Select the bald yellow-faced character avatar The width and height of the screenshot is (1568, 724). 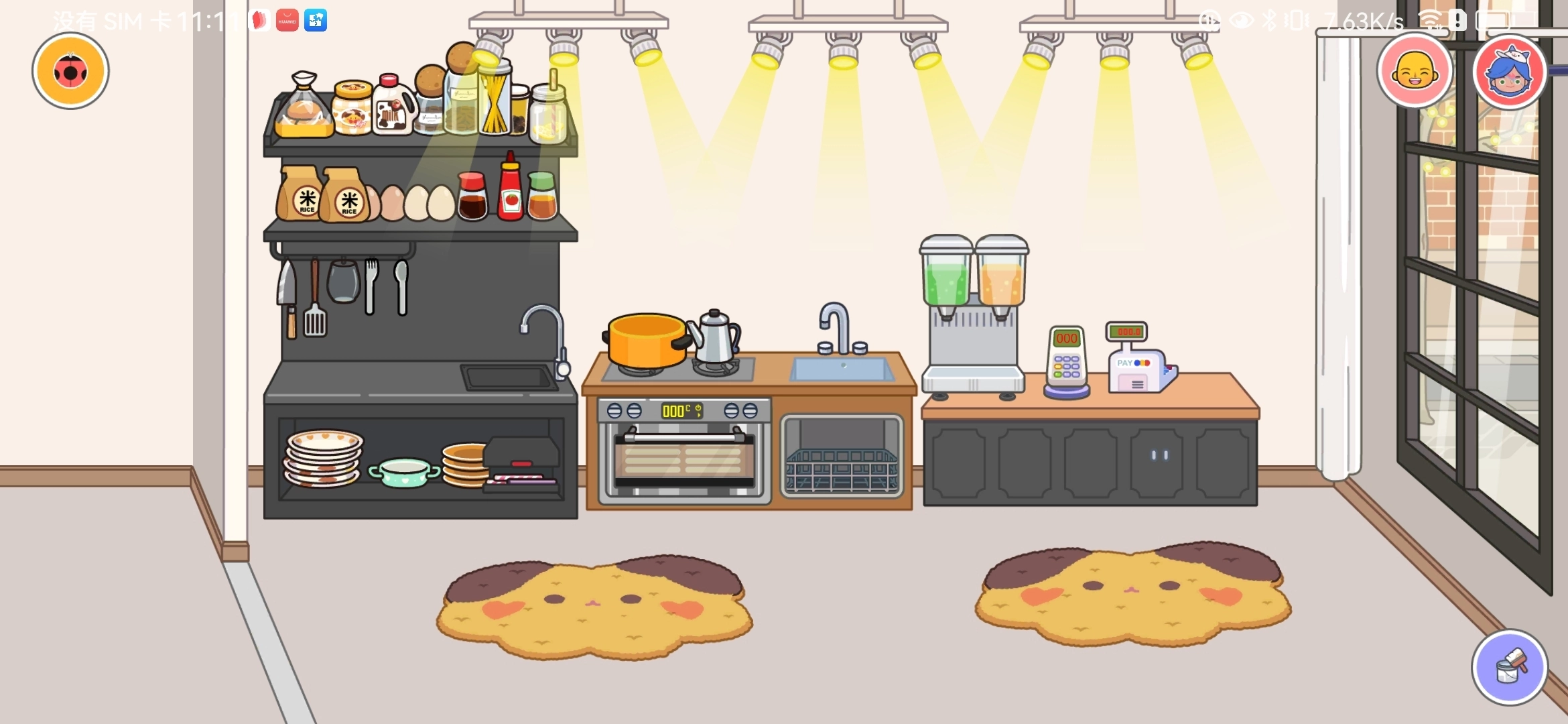click(x=1415, y=70)
